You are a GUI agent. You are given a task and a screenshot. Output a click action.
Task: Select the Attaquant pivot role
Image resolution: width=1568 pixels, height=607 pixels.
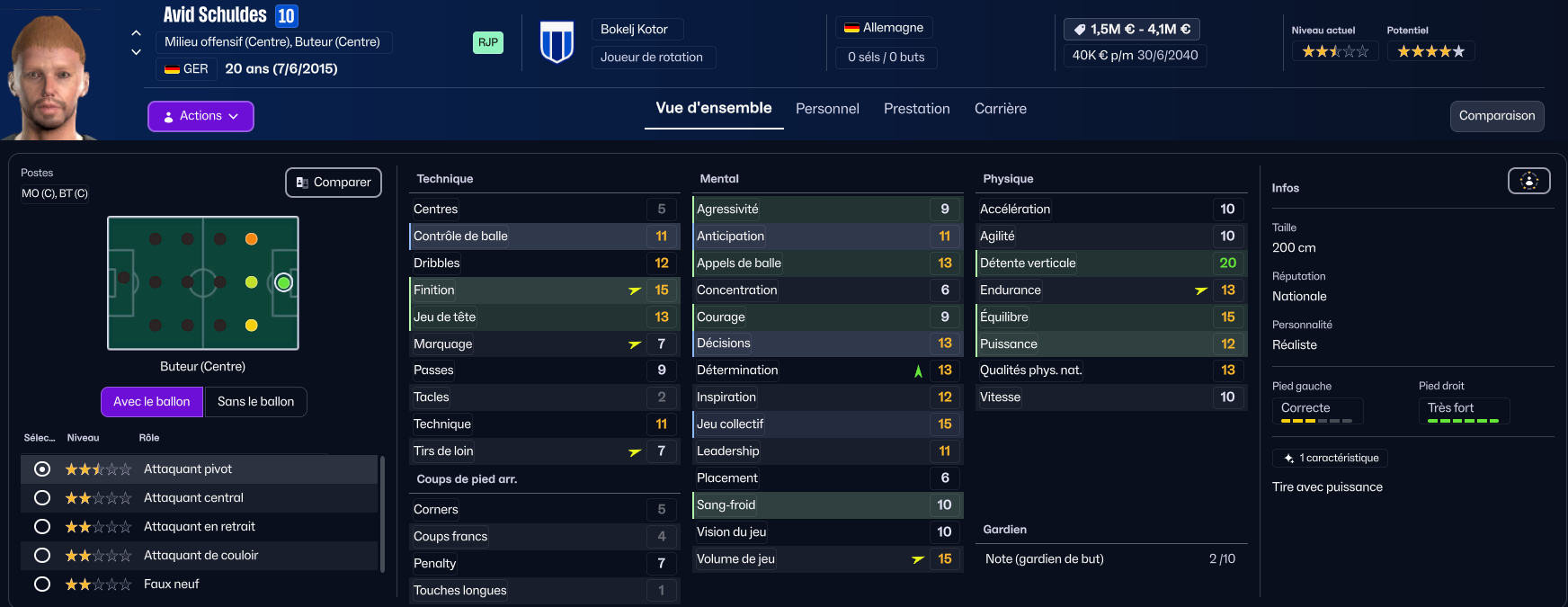coord(42,469)
